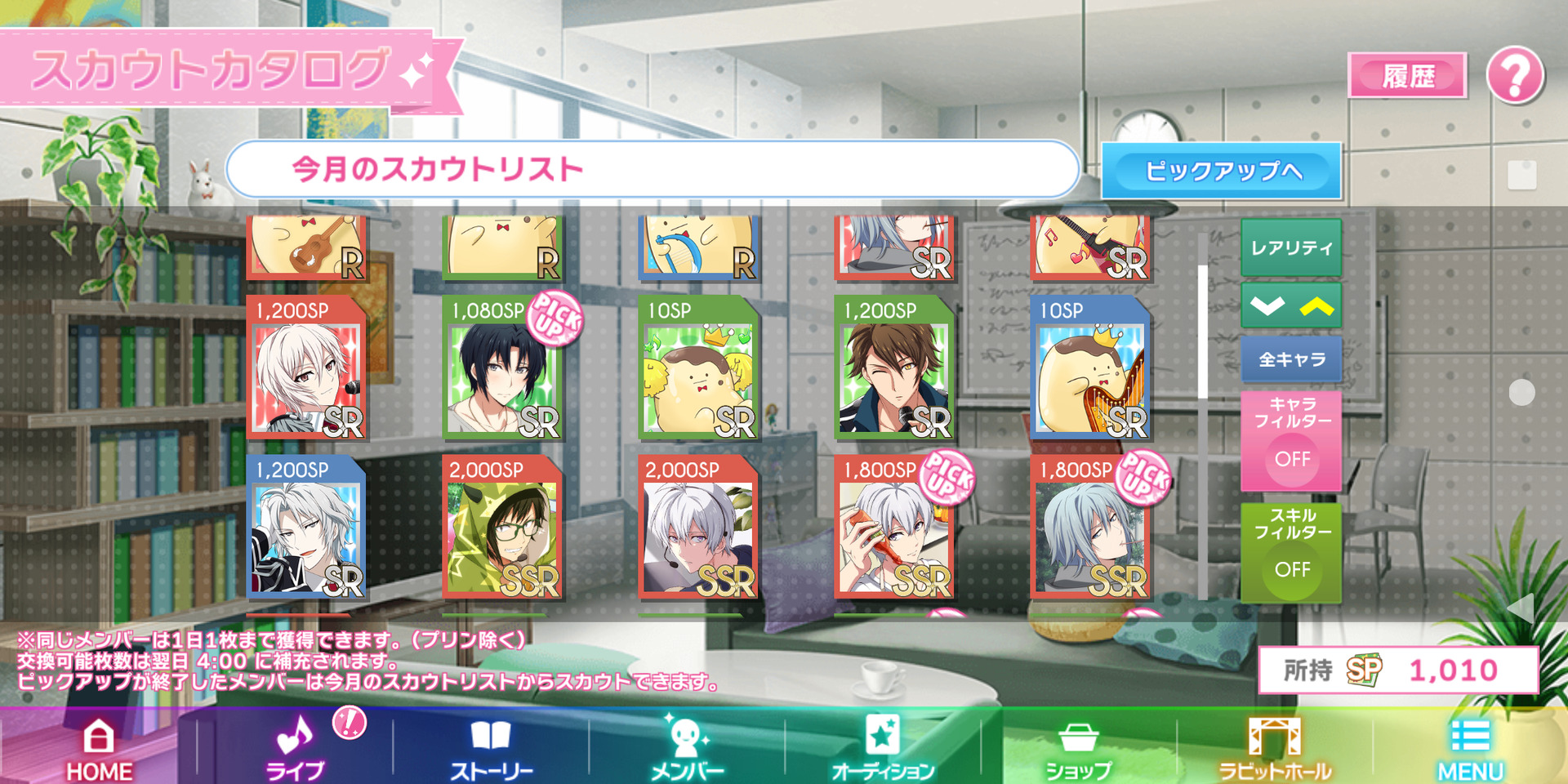
Task: Toggle the スキルフィルター skill filter
Action: pos(1291,553)
